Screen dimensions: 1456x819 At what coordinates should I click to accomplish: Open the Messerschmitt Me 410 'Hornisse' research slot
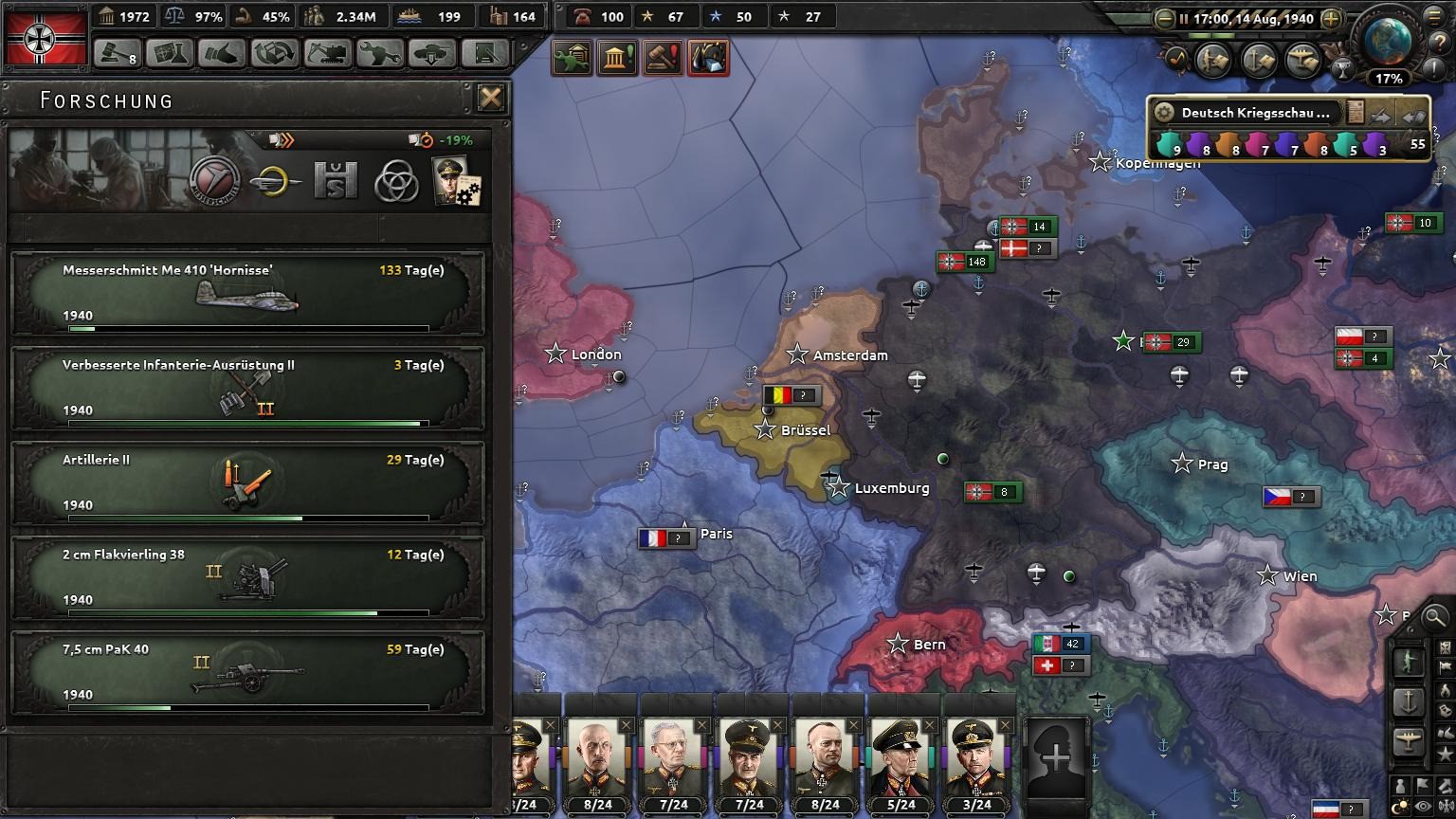click(x=247, y=293)
